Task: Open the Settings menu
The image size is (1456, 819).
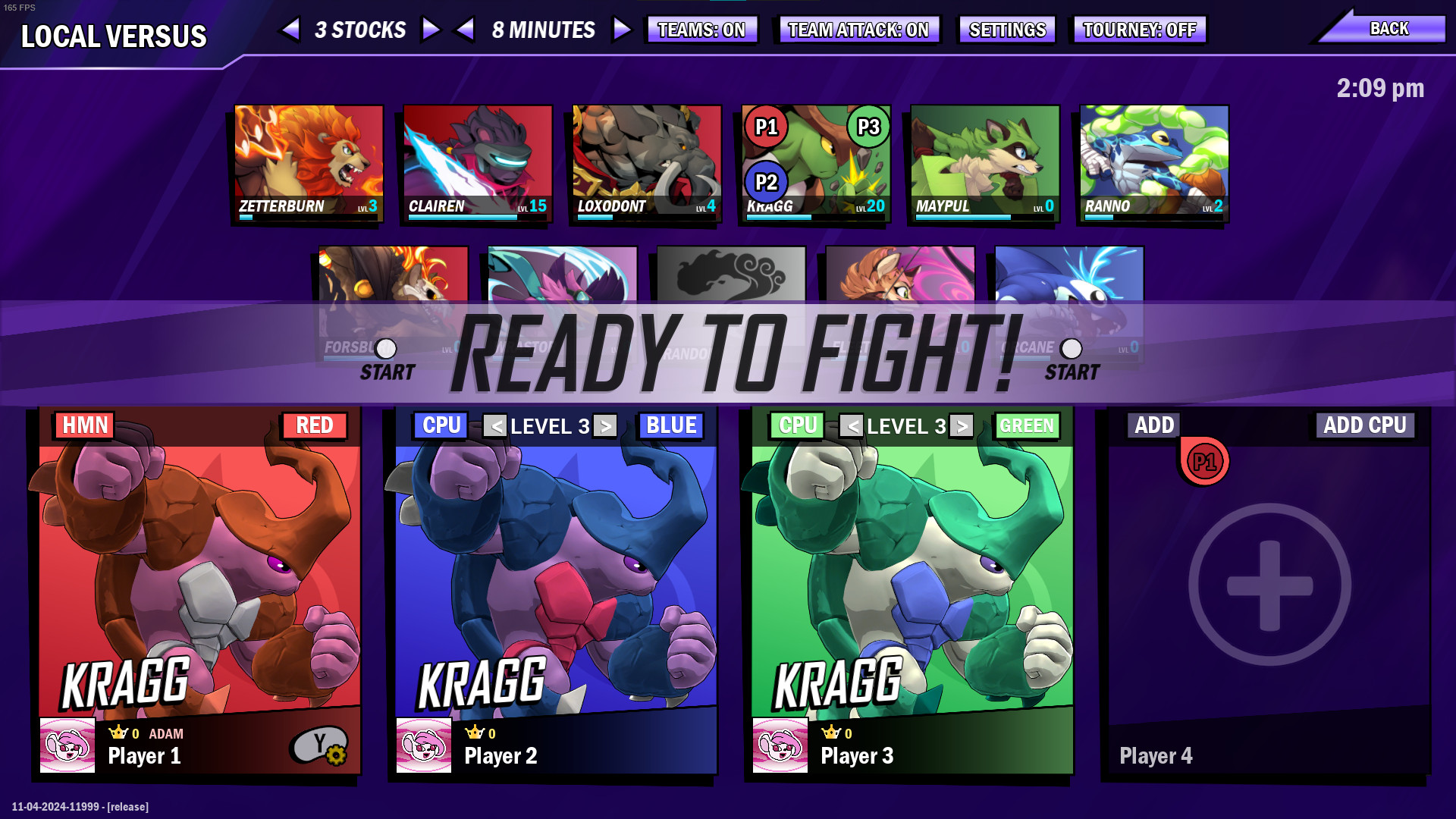Action: click(x=1006, y=30)
